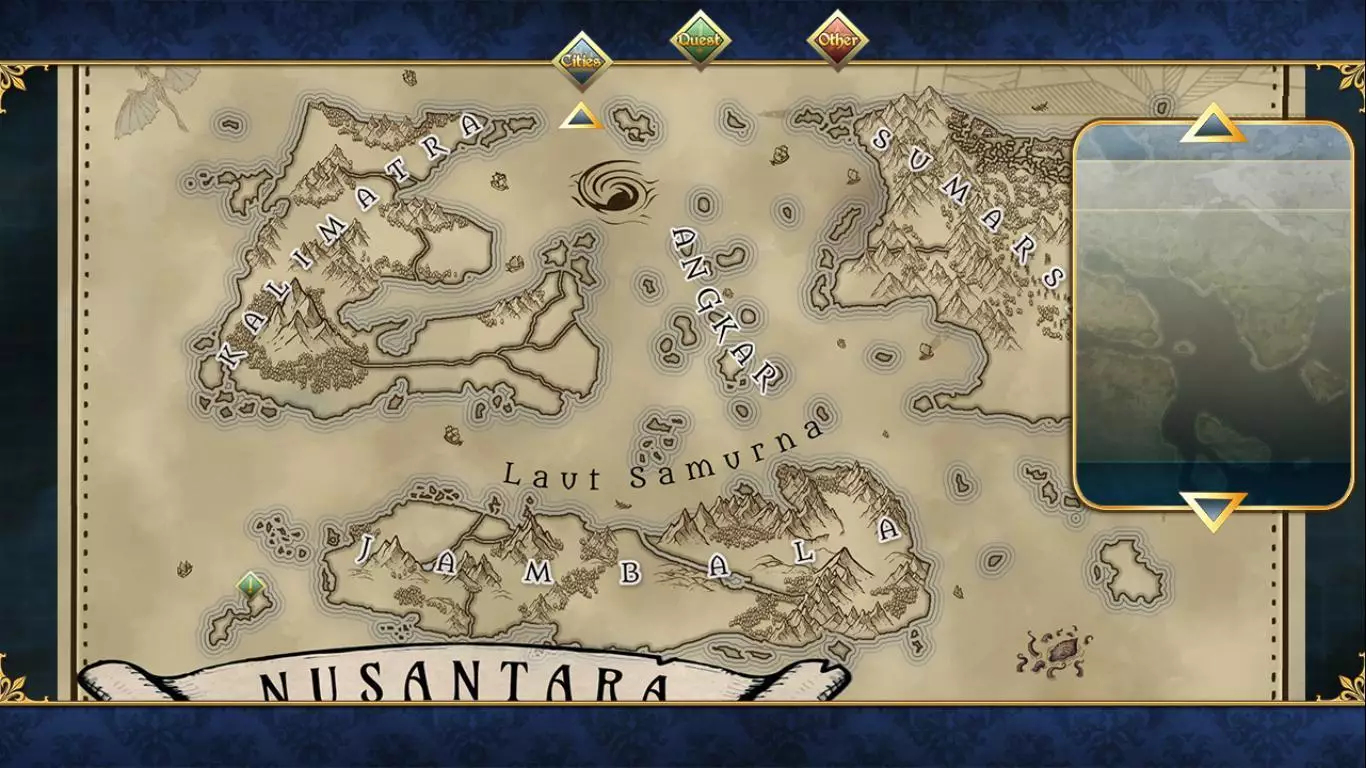Toggle the Other map filter
This screenshot has width=1366, height=768.
pyautogui.click(x=838, y=38)
